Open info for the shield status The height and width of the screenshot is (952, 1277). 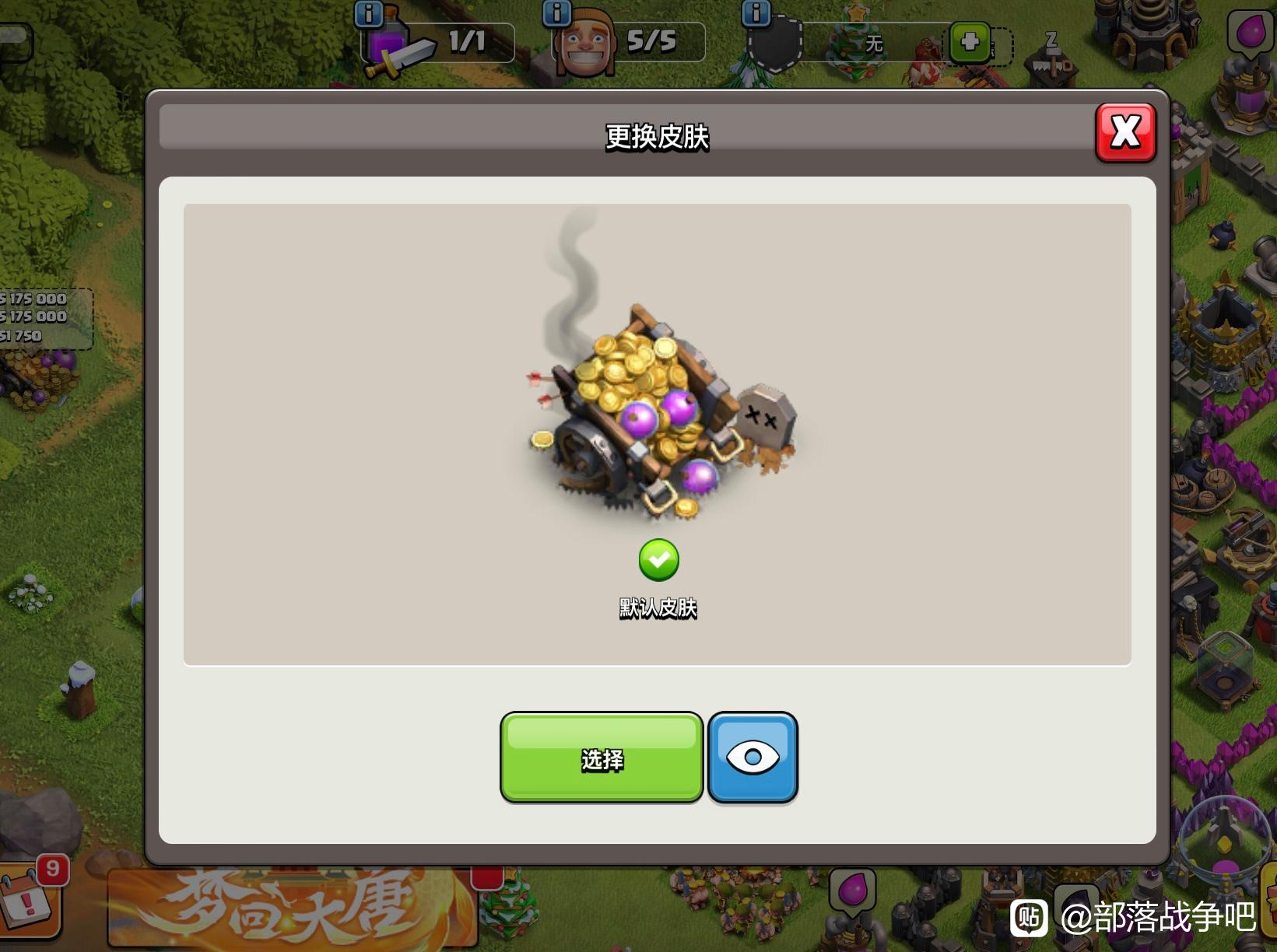(756, 13)
